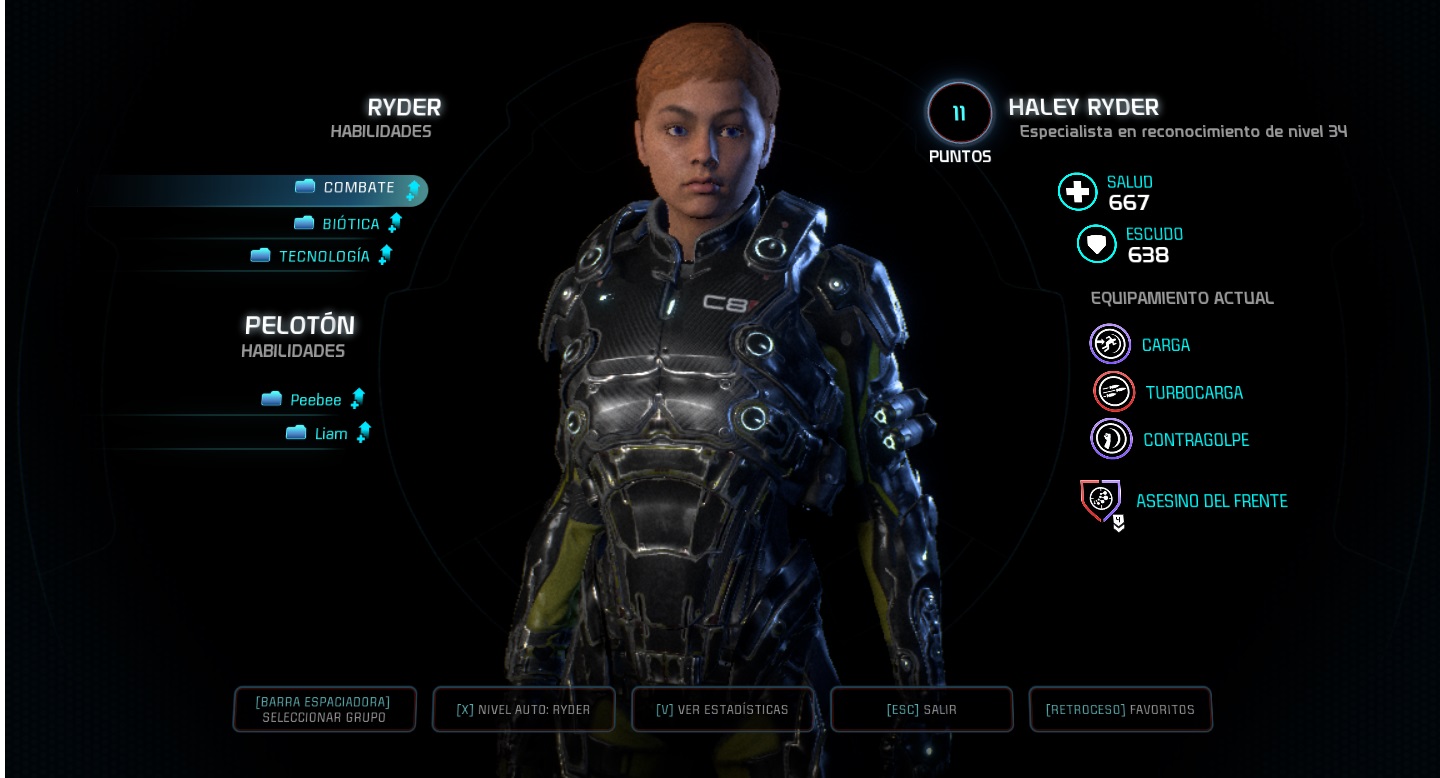Select the Contragolpe equipped ability
The width and height of the screenshot is (1440, 778).
pyautogui.click(x=1111, y=439)
